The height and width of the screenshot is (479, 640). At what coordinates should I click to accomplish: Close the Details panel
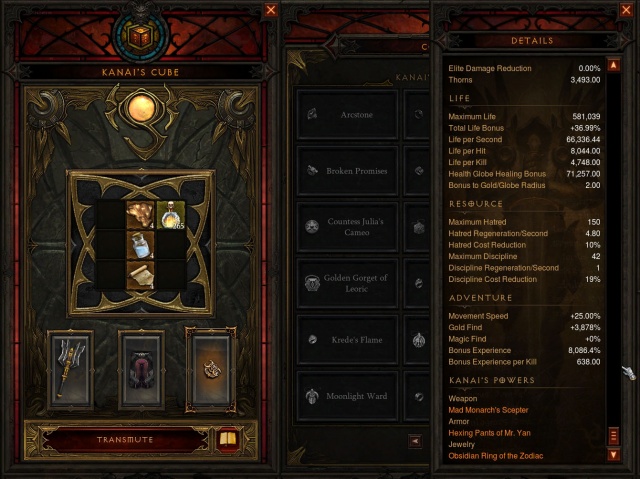[627, 10]
